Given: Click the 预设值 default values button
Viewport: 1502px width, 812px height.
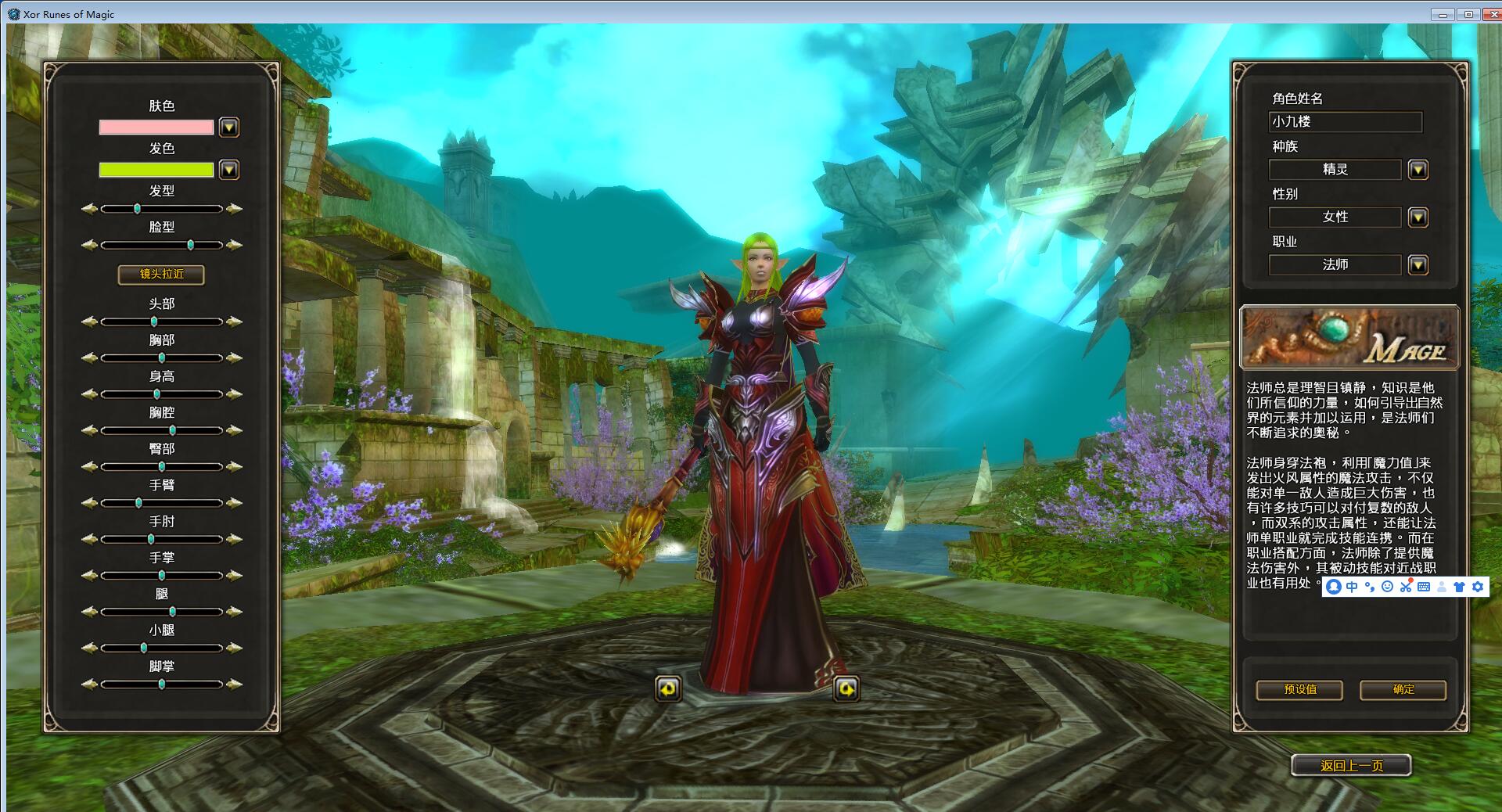Looking at the screenshot, I should click(1299, 689).
